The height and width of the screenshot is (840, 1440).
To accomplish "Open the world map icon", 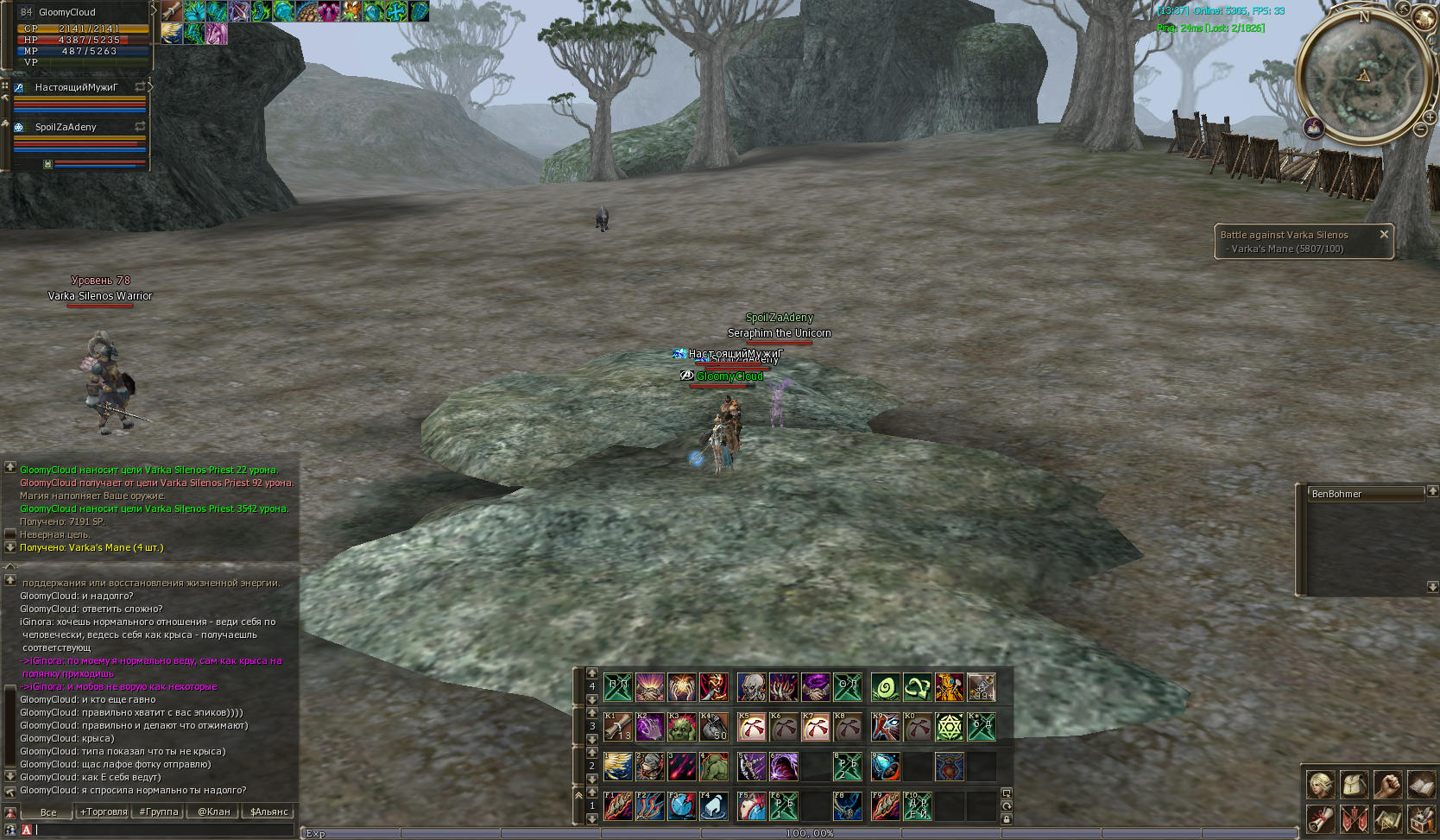I will pyautogui.click(x=1387, y=818).
